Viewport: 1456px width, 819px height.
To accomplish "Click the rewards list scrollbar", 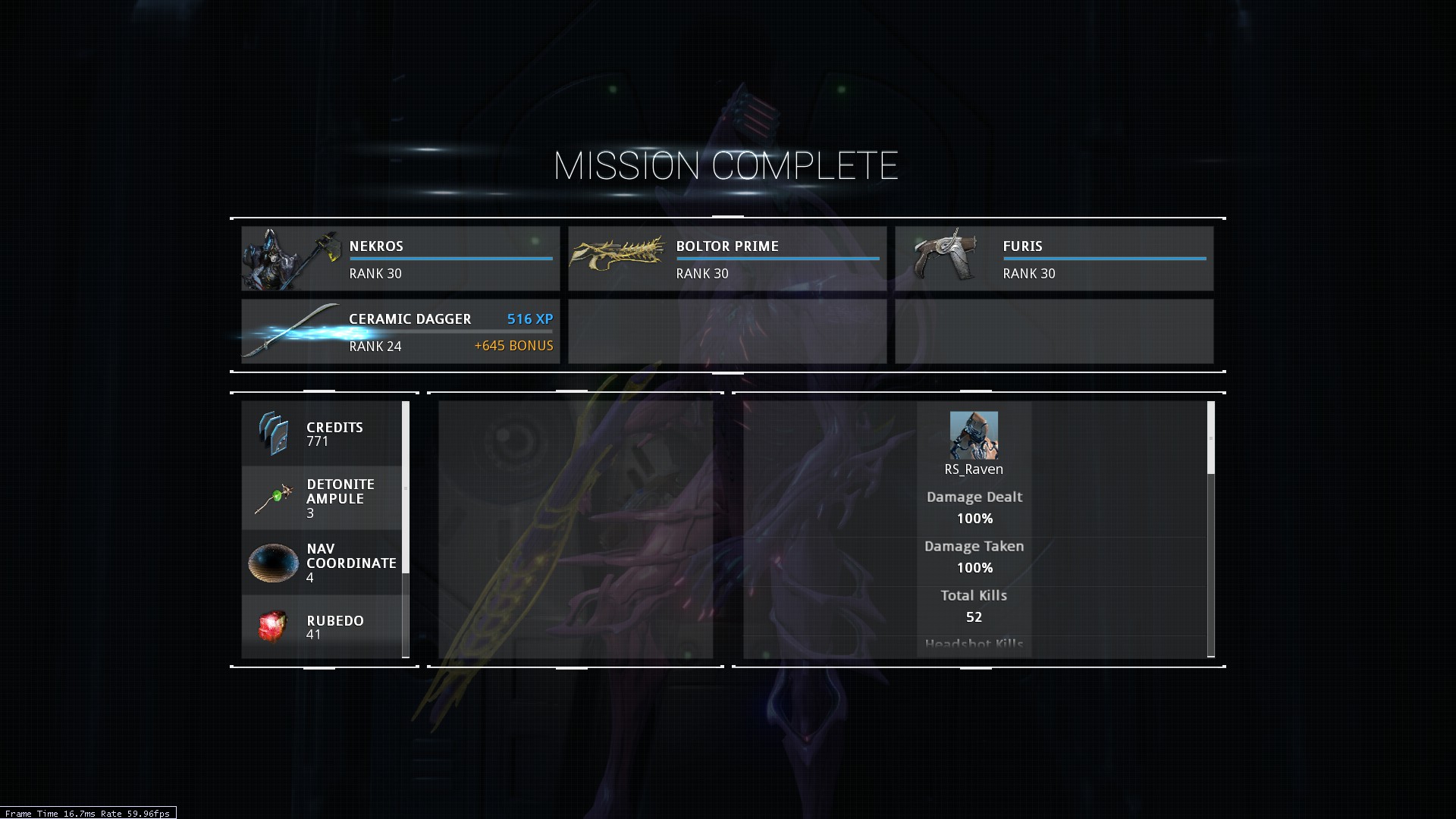I will click(x=406, y=487).
